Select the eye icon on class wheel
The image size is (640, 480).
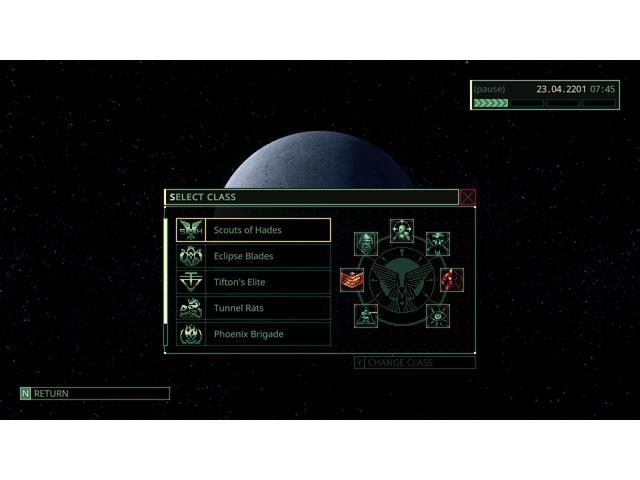[438, 316]
